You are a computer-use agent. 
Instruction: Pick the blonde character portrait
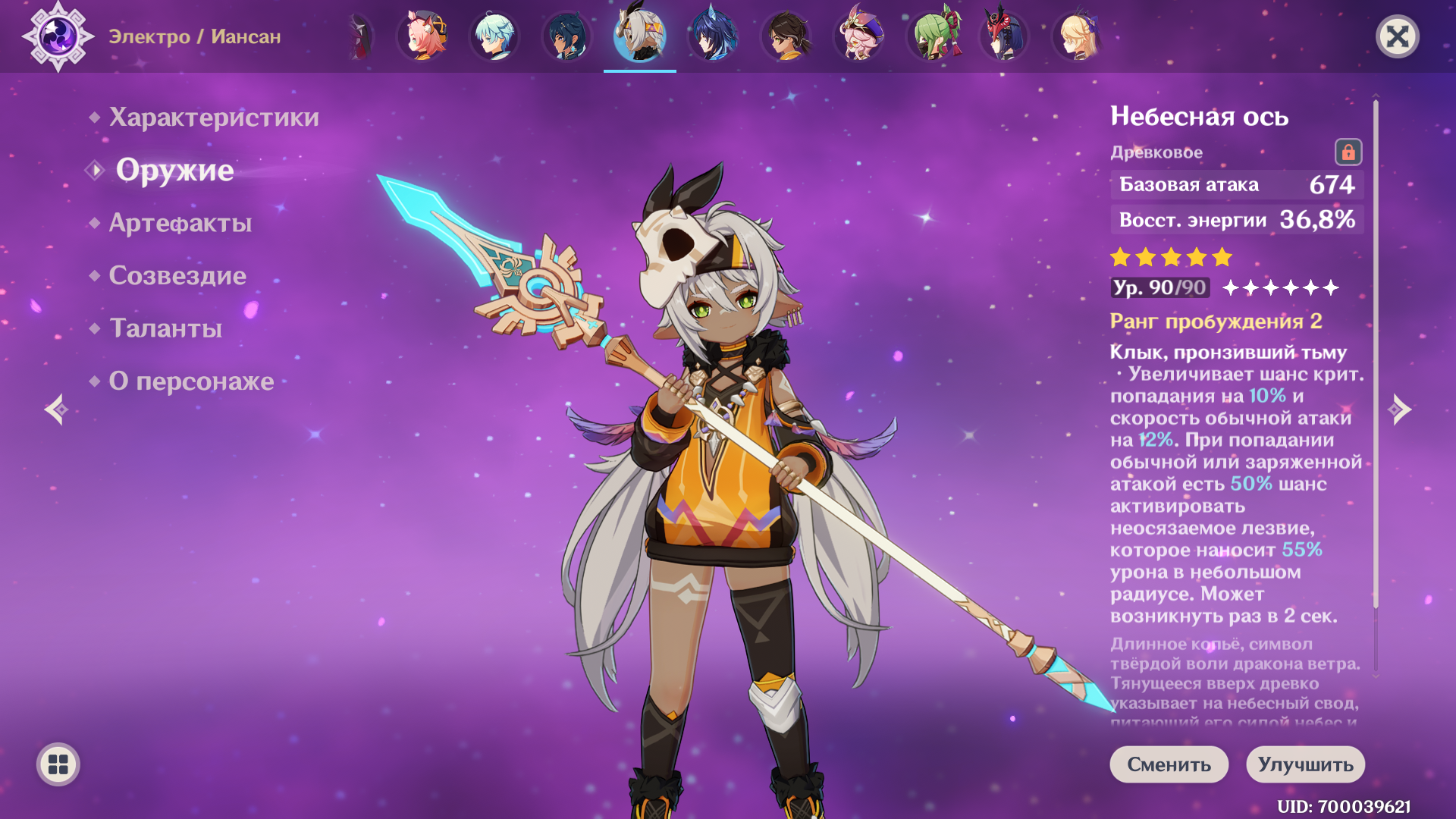(x=1078, y=36)
